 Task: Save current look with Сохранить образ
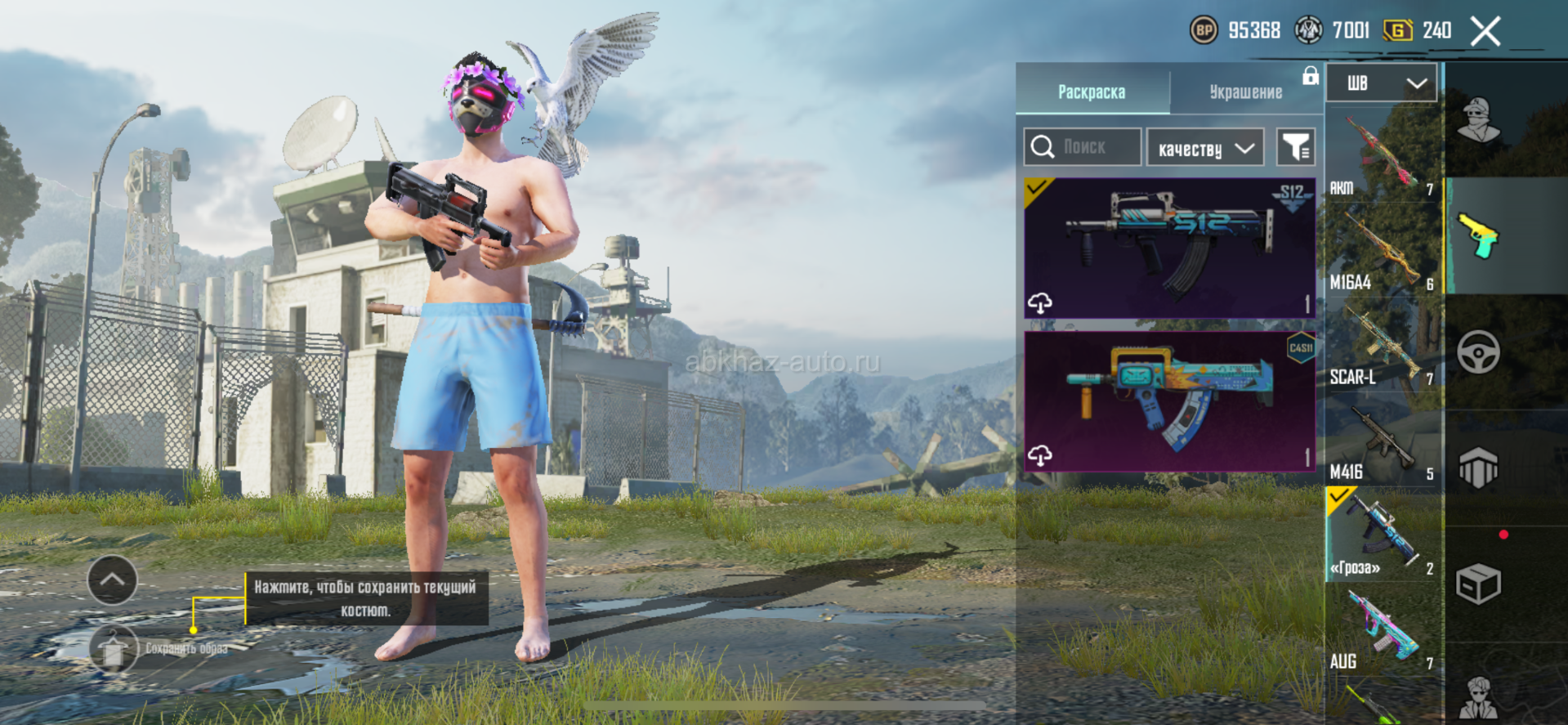click(115, 648)
